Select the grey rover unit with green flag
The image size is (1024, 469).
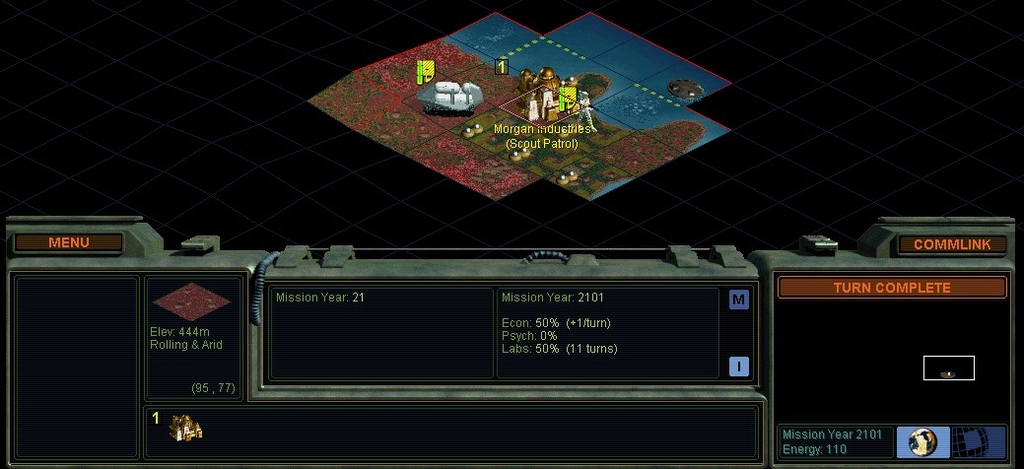tap(449, 96)
